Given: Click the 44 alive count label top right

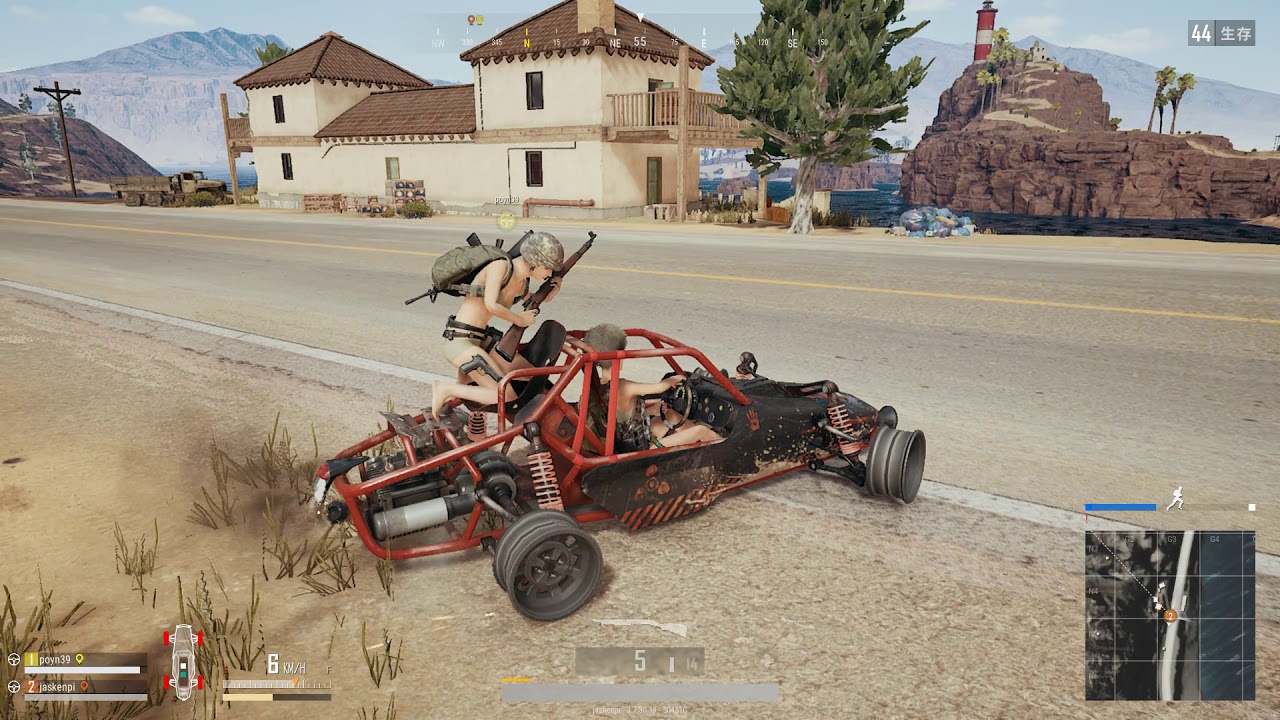Looking at the screenshot, I should [x=1200, y=33].
